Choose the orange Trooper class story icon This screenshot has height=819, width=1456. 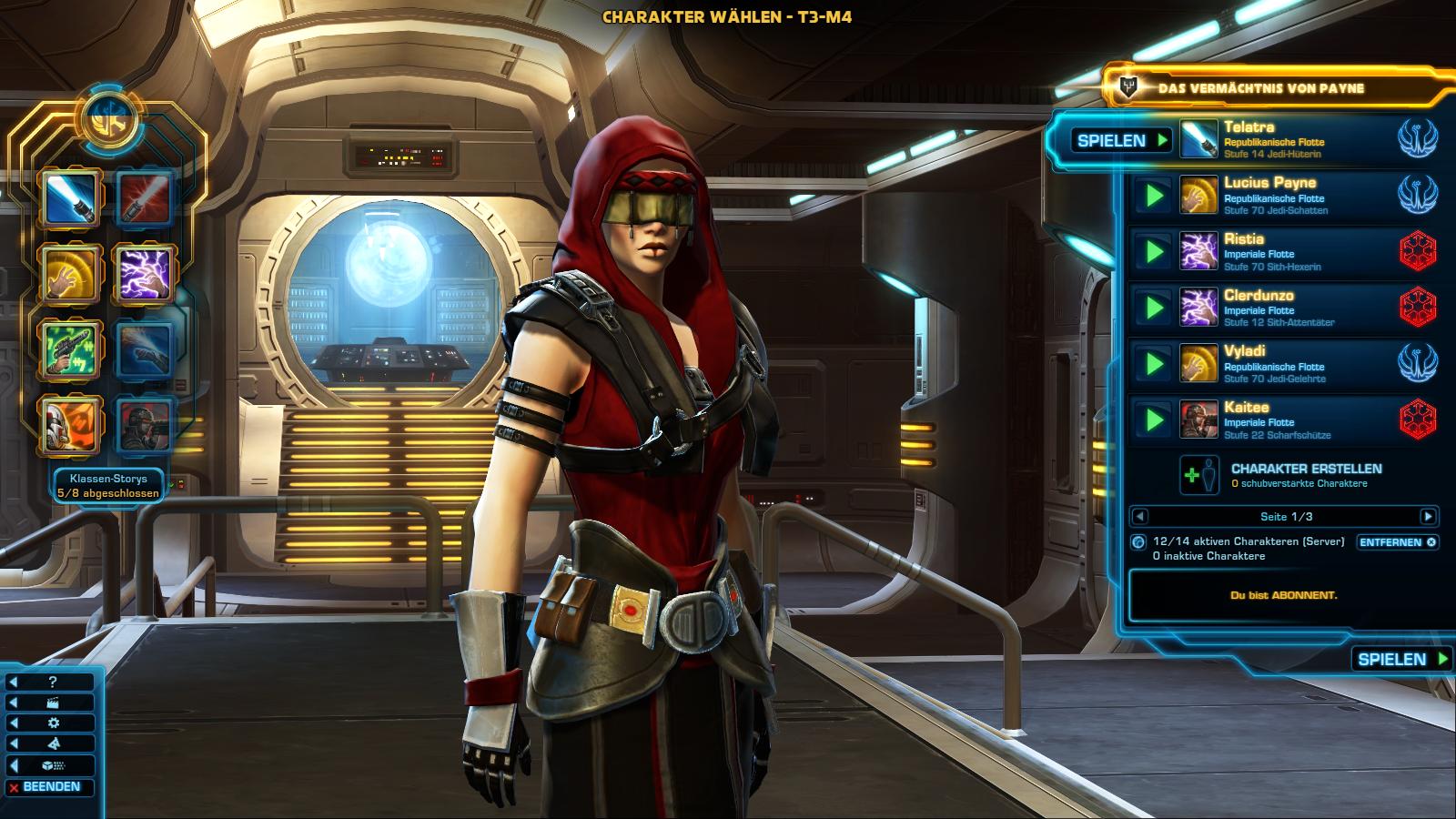coord(69,424)
